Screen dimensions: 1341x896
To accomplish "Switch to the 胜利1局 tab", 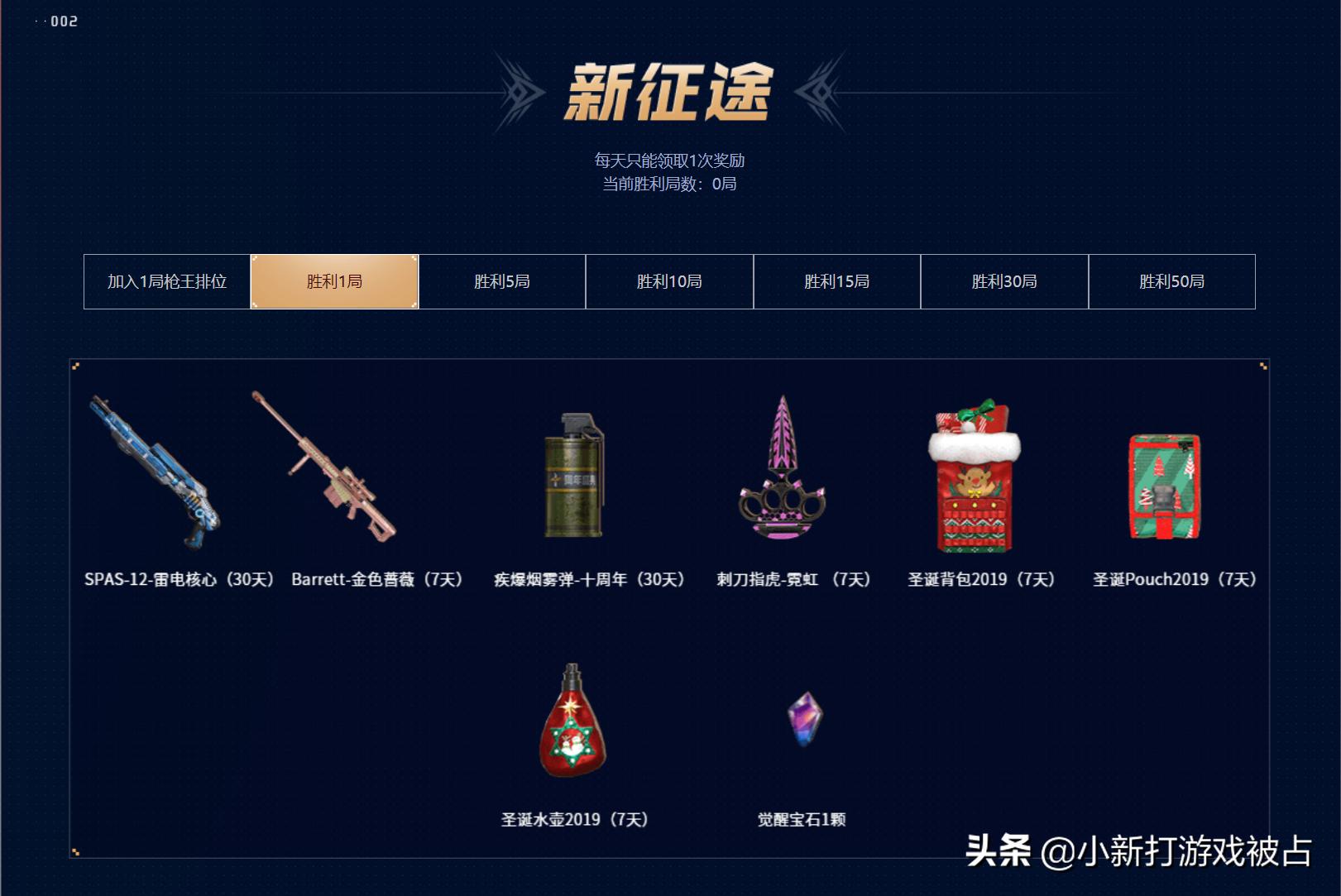I will click(333, 281).
